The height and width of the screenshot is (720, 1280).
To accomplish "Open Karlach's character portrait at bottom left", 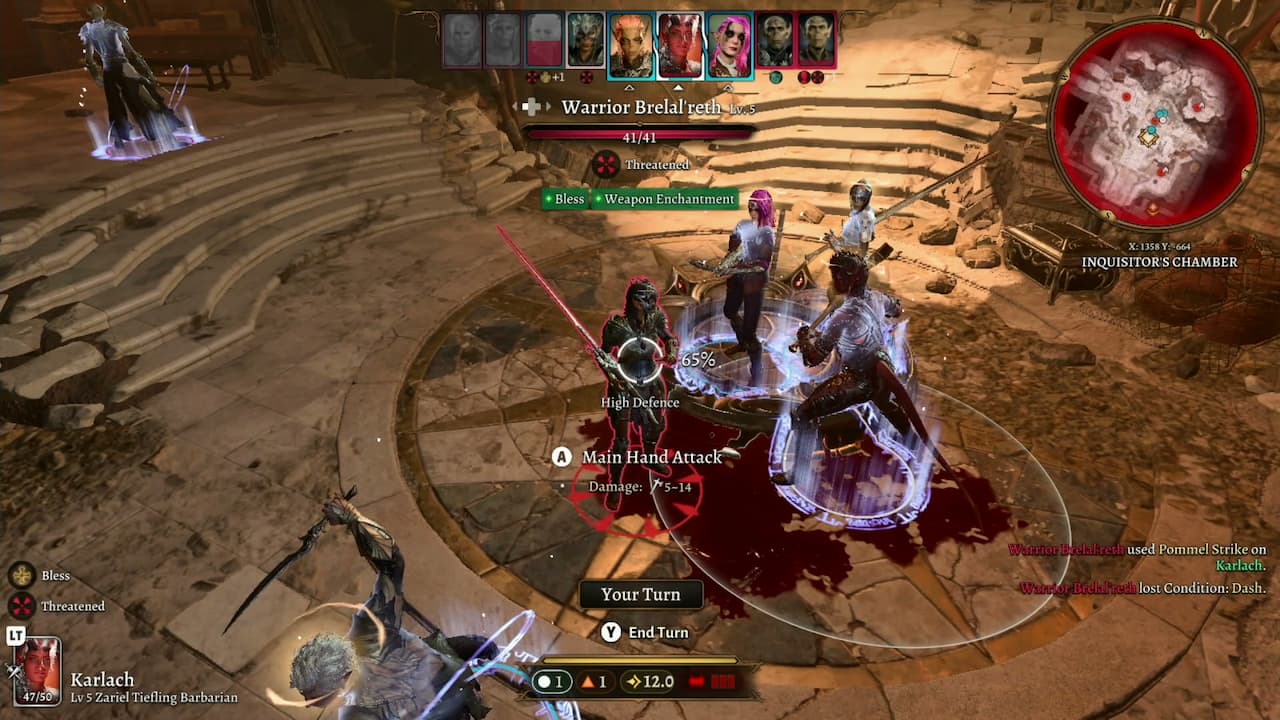I will [38, 670].
